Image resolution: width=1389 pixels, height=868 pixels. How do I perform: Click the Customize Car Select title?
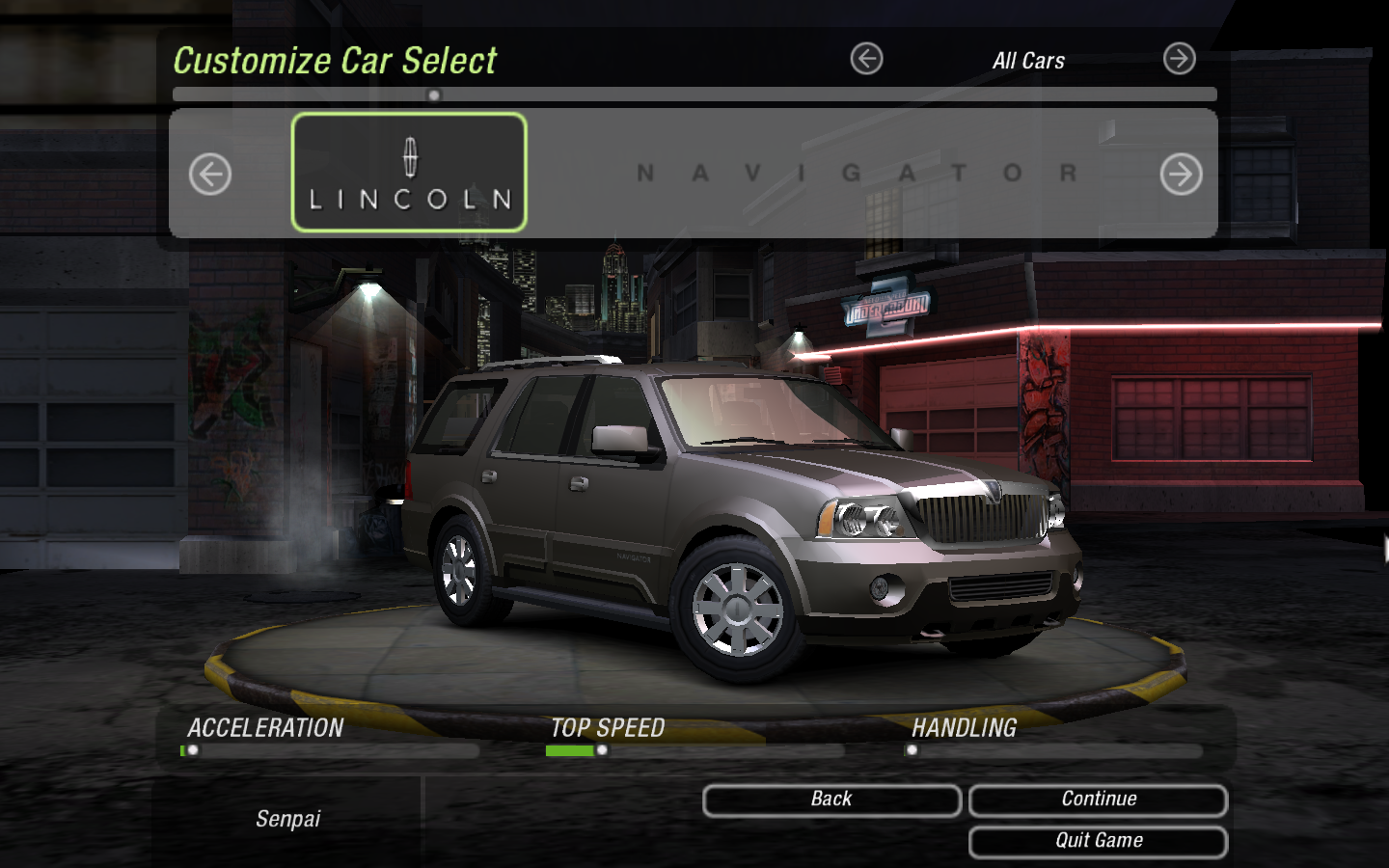click(335, 61)
